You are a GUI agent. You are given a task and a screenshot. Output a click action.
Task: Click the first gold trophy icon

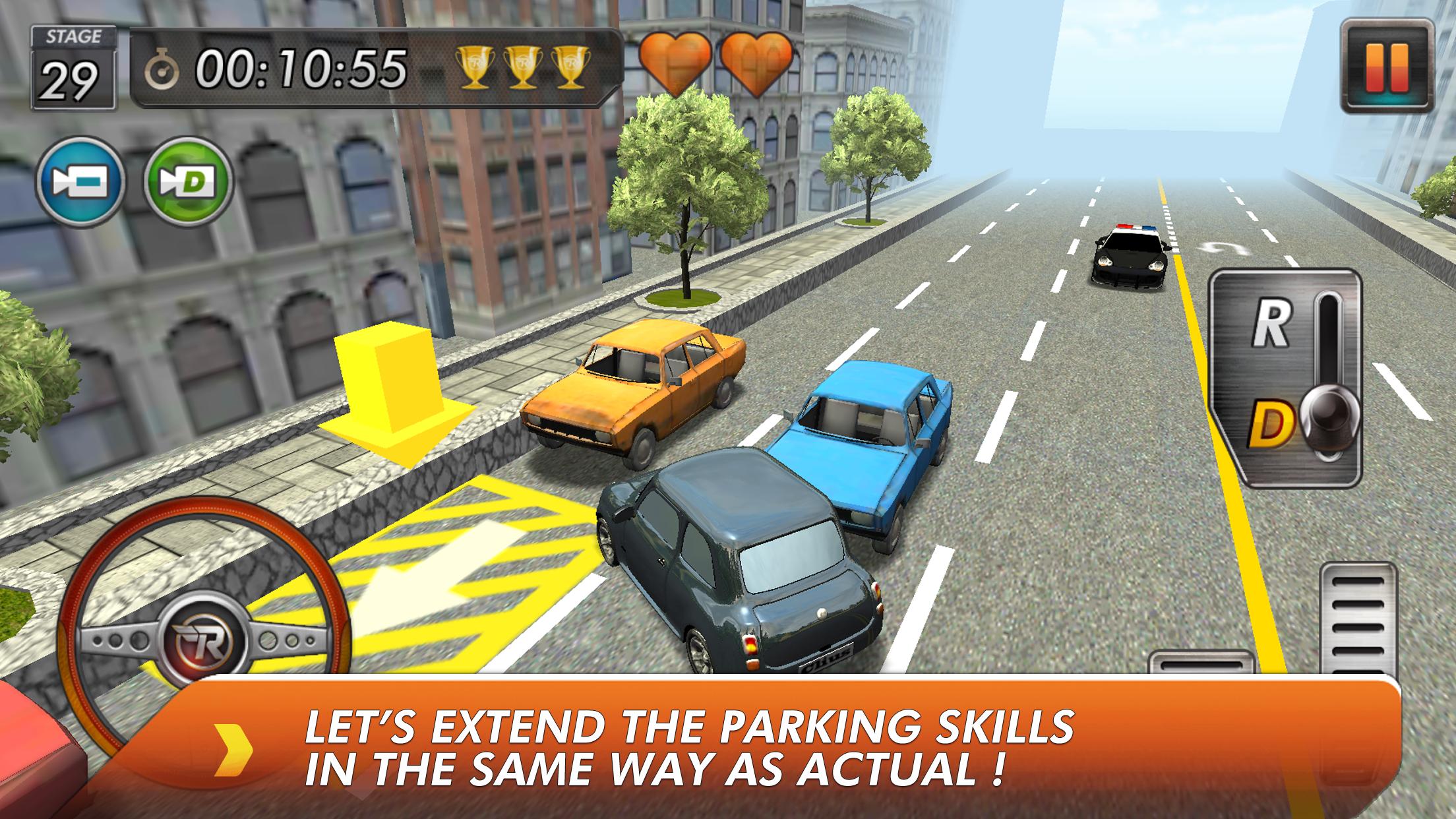(x=475, y=68)
